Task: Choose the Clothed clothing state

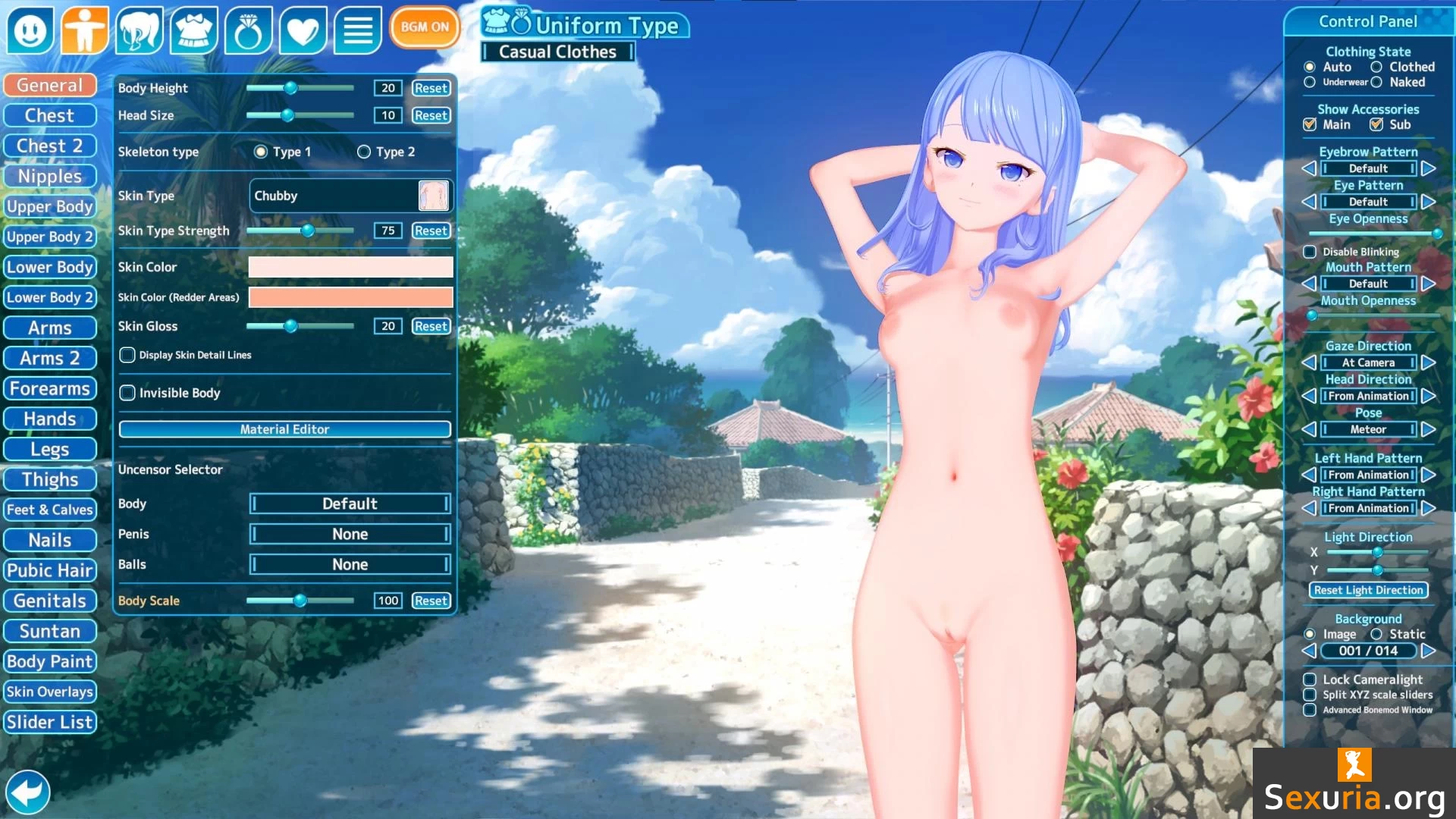Action: 1376,67
